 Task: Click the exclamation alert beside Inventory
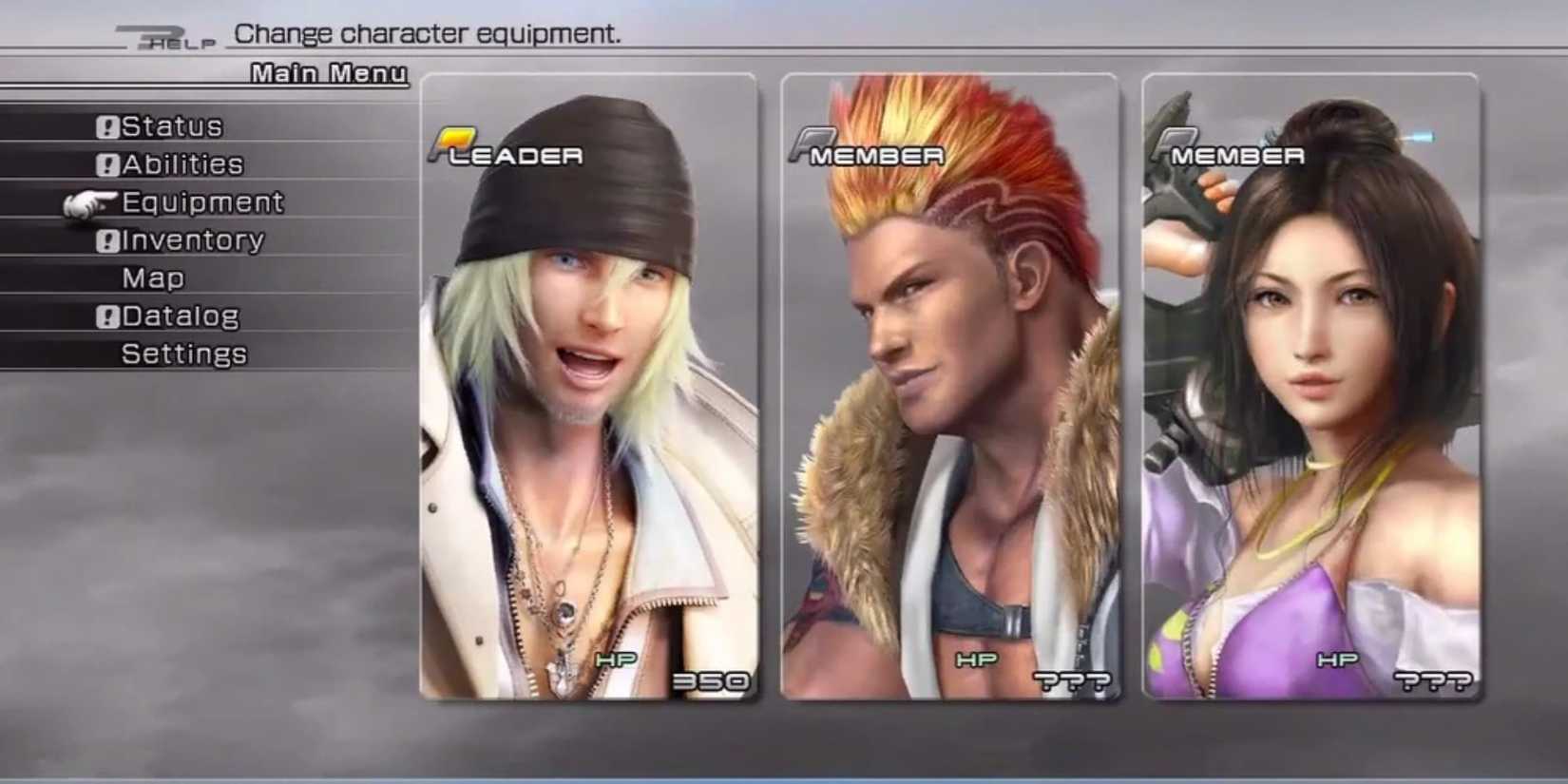click(107, 239)
